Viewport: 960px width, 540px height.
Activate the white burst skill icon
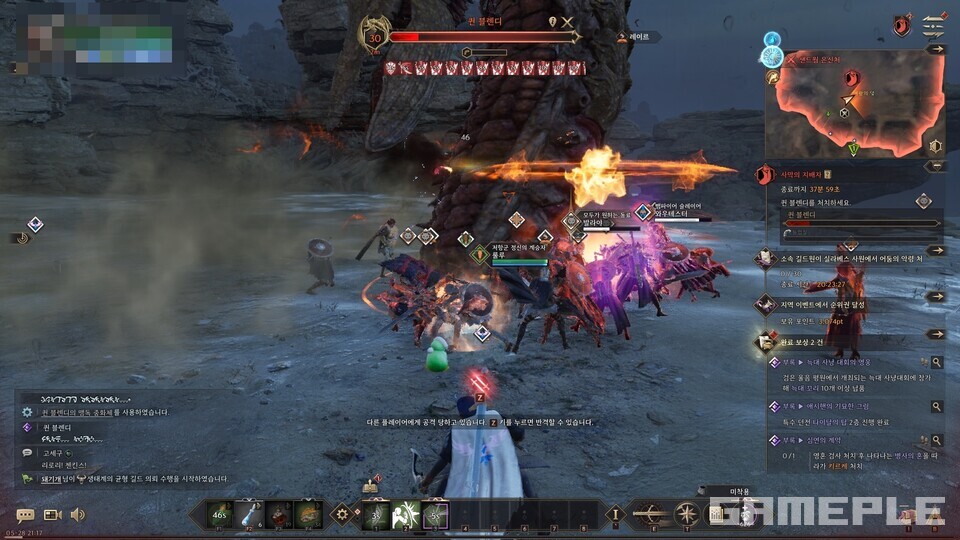click(x=406, y=514)
